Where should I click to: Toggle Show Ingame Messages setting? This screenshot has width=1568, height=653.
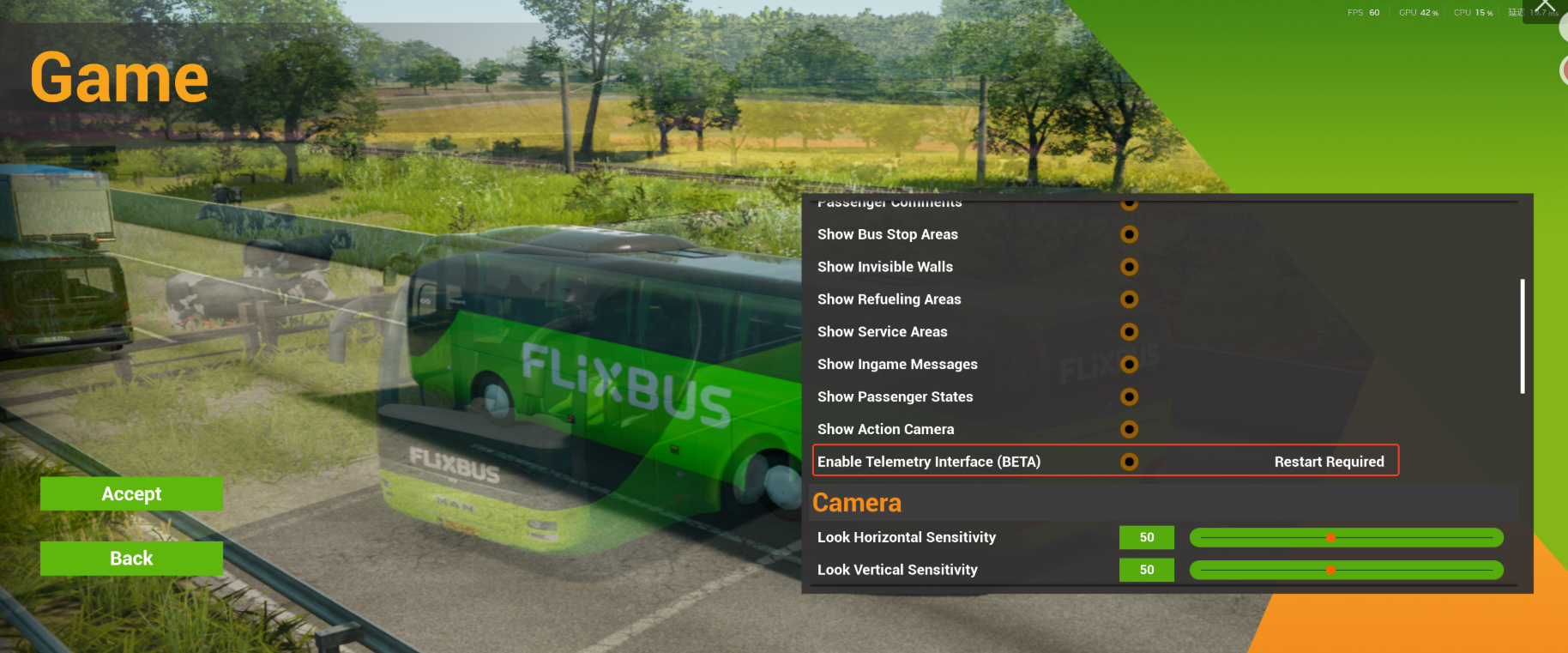(x=1130, y=365)
